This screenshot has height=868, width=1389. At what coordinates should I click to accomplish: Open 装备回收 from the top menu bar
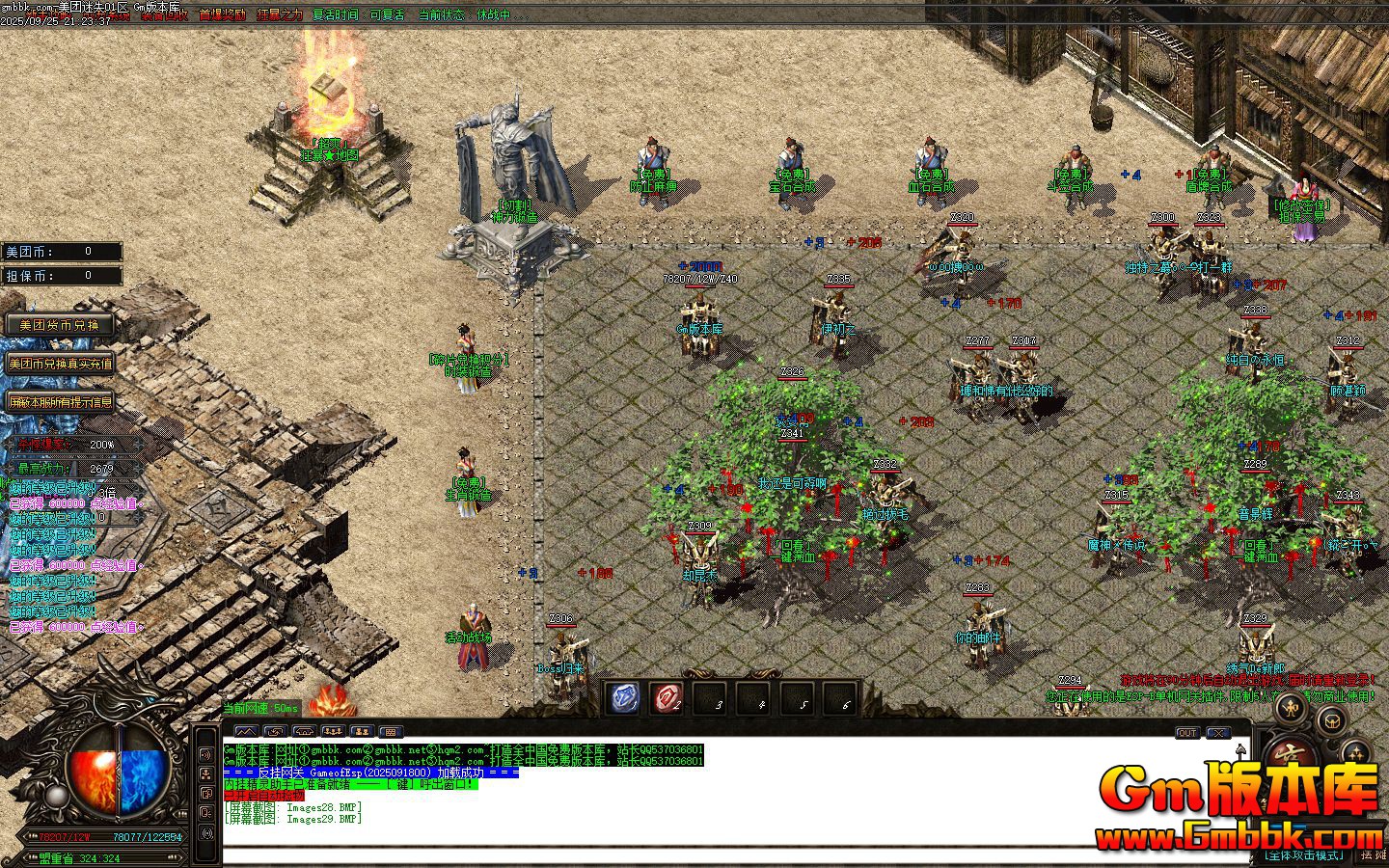coord(164,15)
